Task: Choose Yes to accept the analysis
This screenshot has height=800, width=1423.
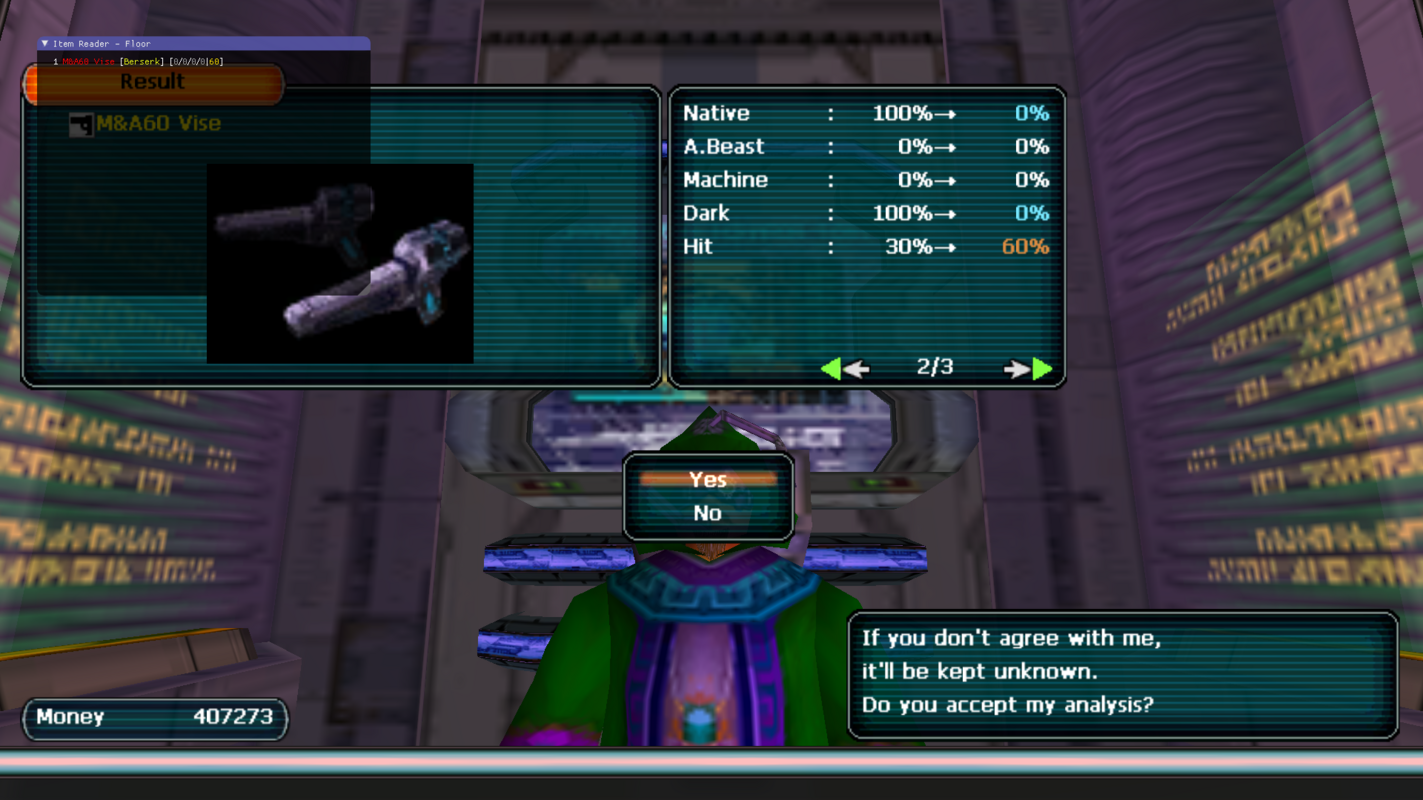Action: pyautogui.click(x=708, y=480)
